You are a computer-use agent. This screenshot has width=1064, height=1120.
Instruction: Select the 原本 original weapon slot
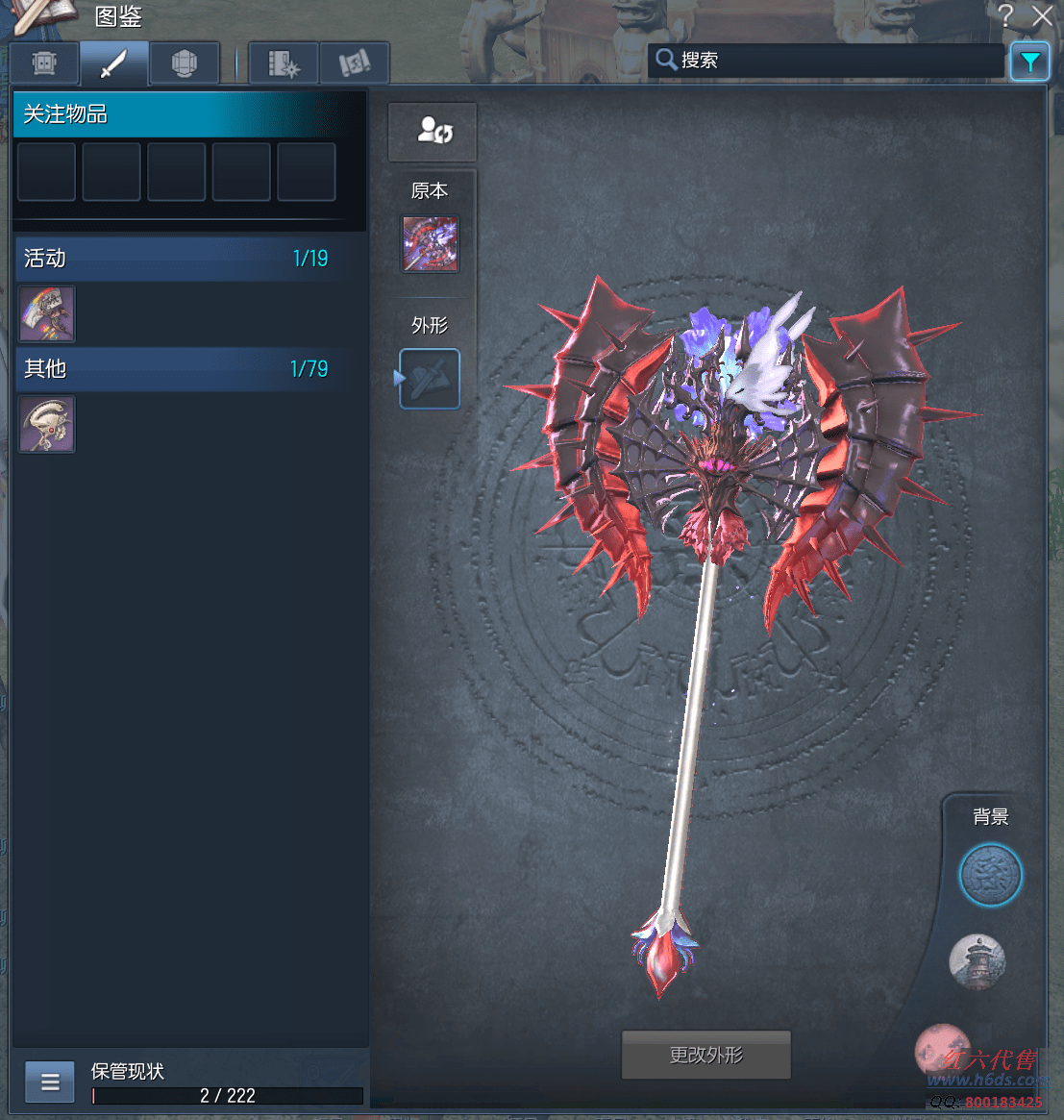431,243
